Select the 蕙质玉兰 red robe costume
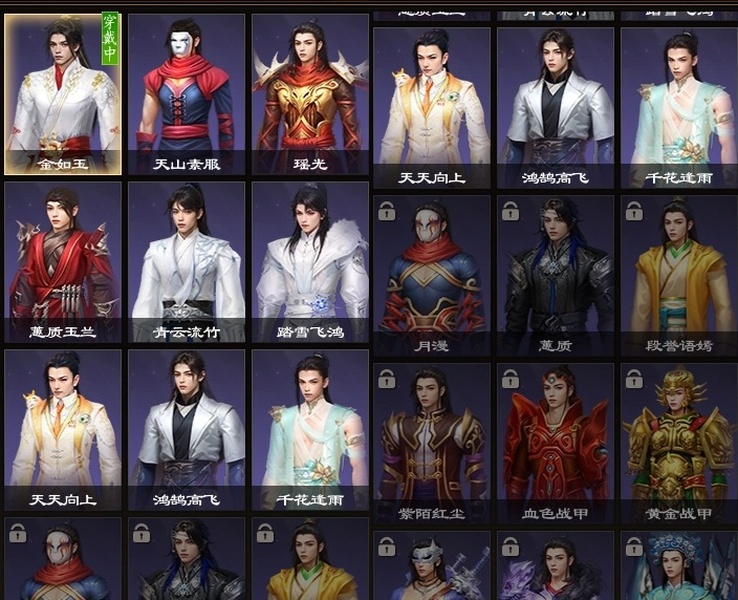This screenshot has height=600, width=738. pyautogui.click(x=63, y=262)
